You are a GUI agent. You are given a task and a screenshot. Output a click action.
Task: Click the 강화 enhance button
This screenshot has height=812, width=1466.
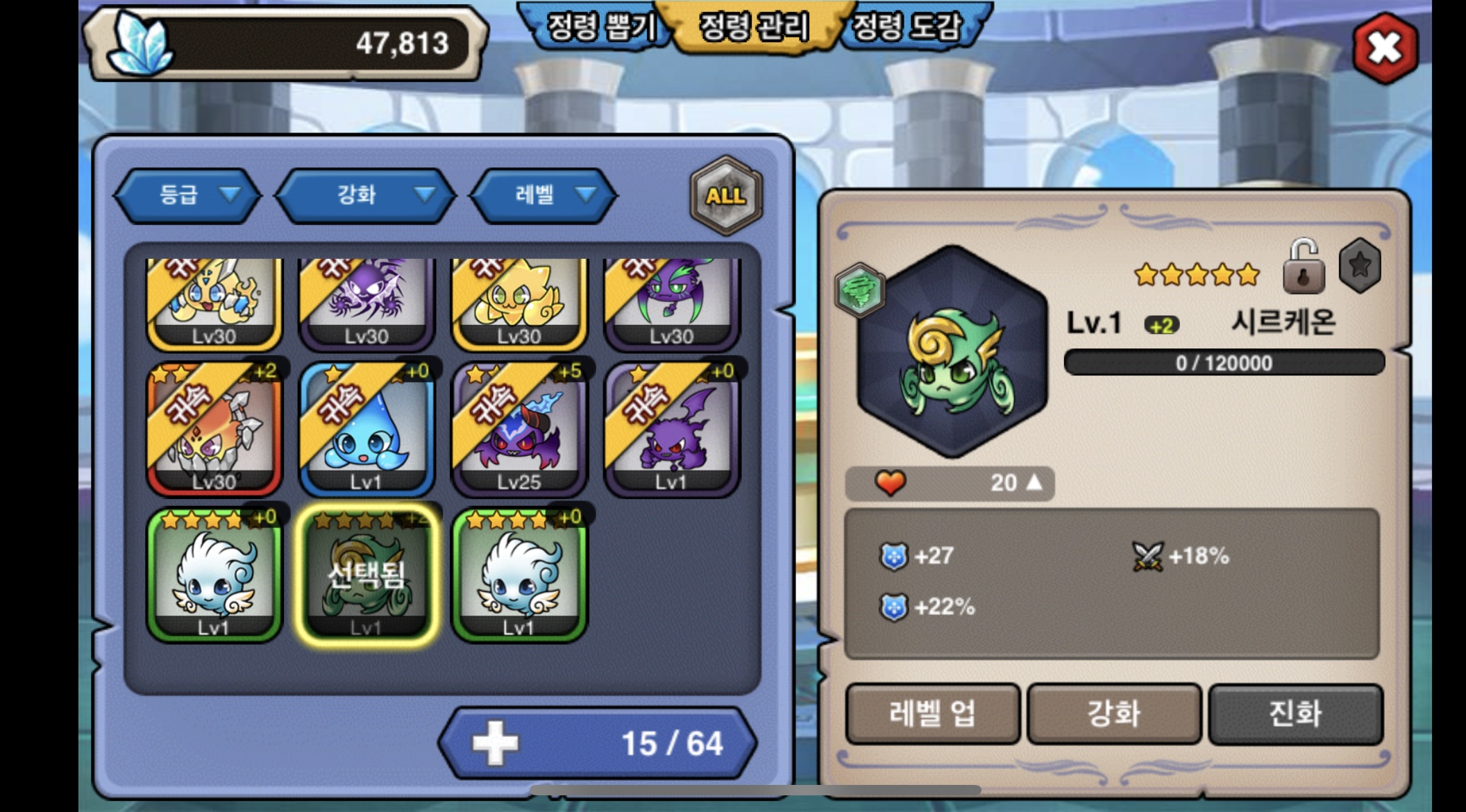pyautogui.click(x=1114, y=713)
